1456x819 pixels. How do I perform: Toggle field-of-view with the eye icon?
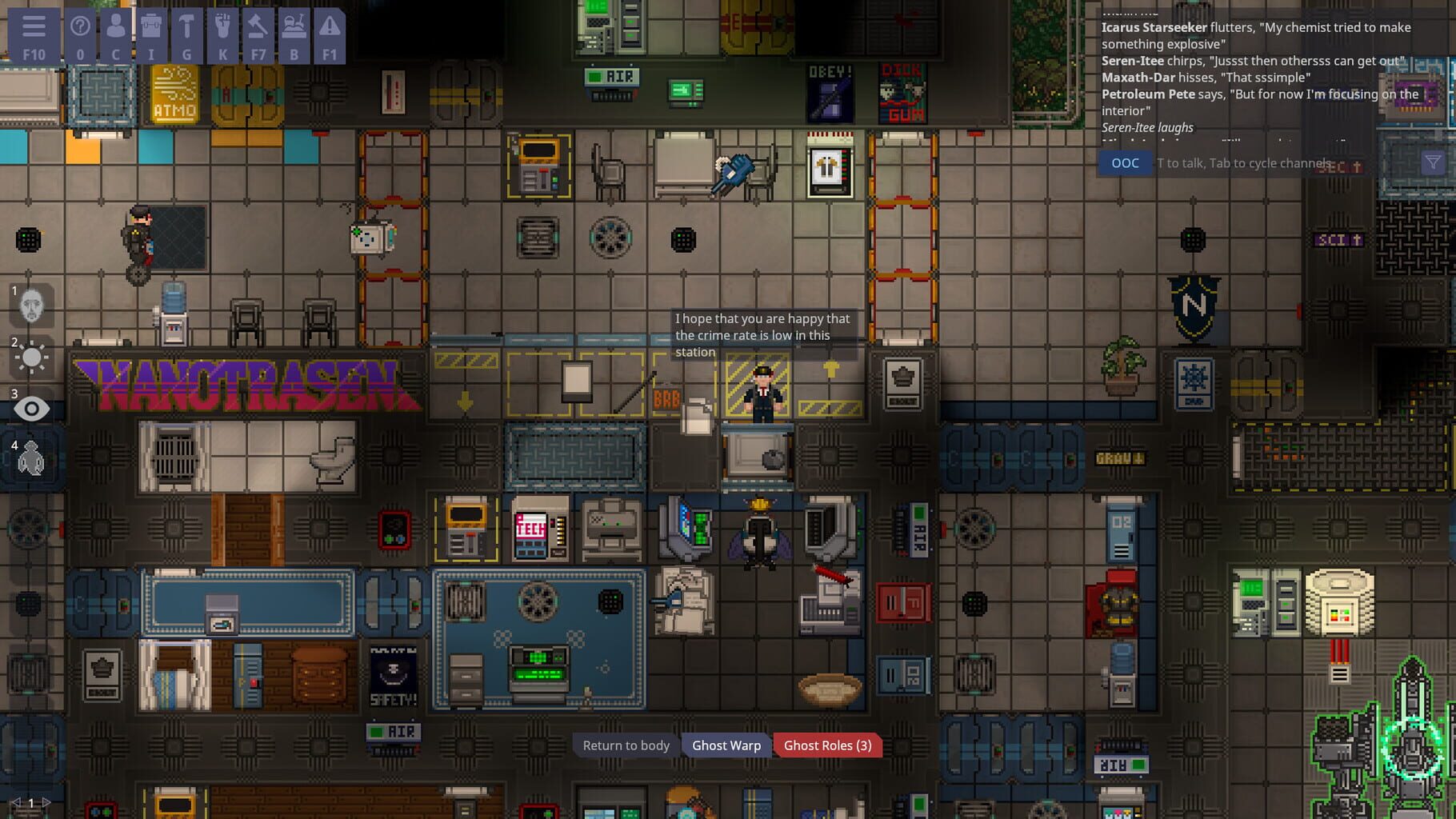click(x=32, y=409)
